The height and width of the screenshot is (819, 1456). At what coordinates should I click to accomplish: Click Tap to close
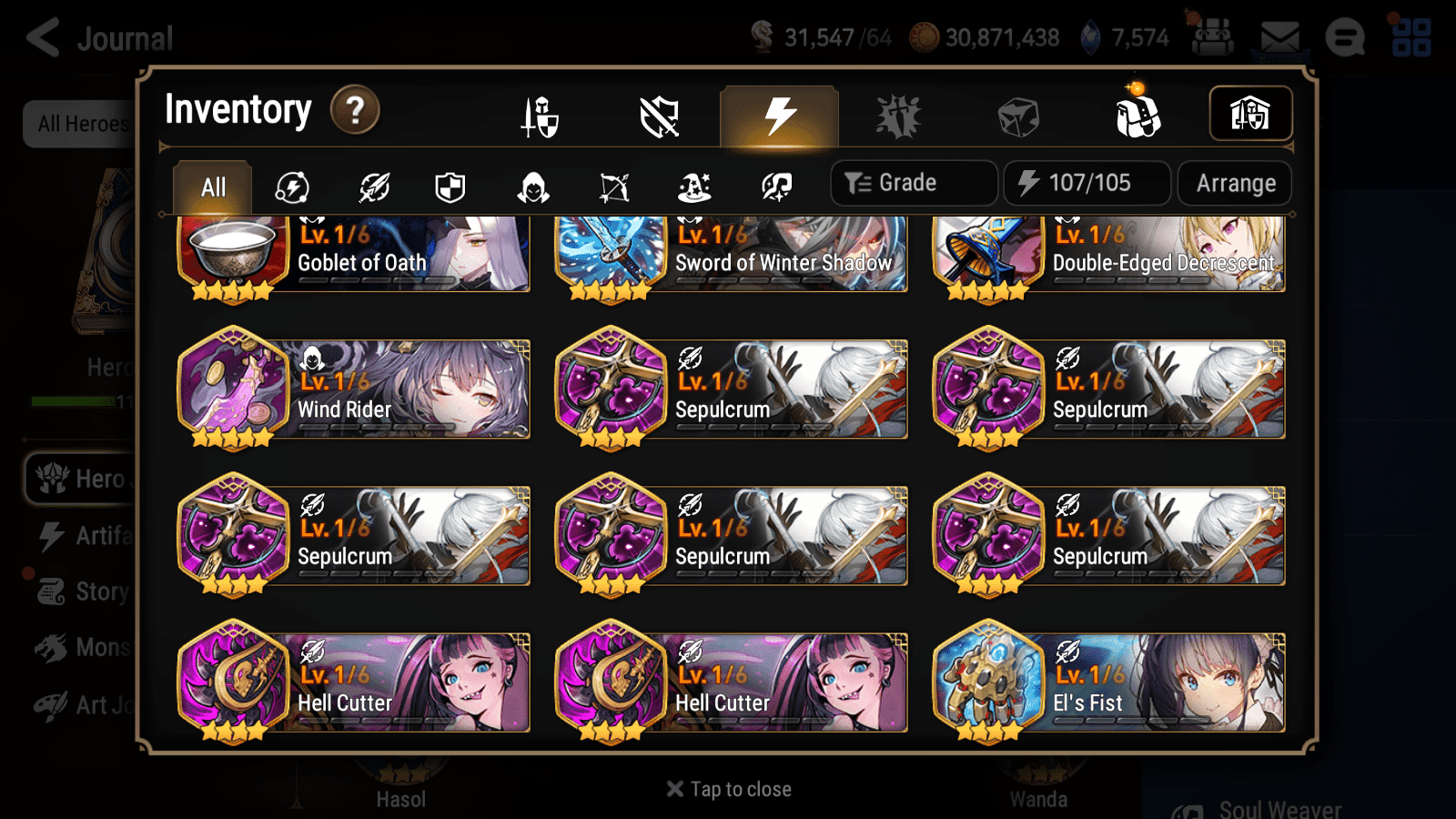pos(727,788)
